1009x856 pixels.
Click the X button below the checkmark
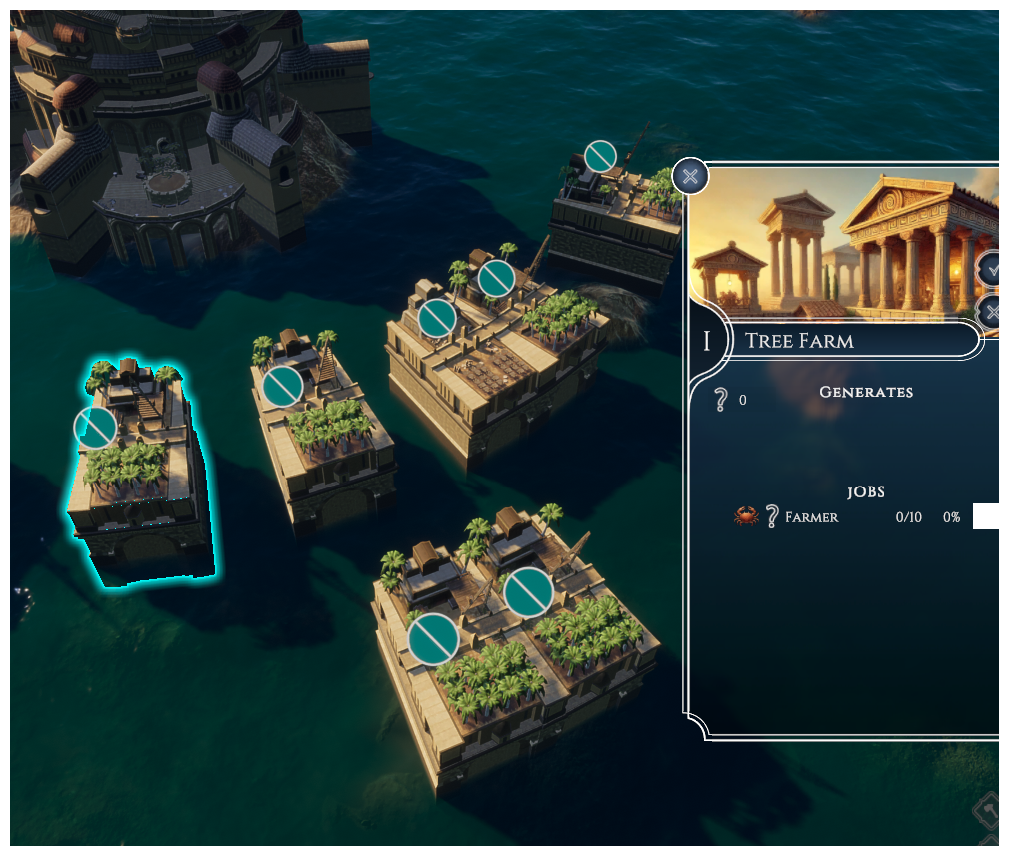click(x=991, y=312)
